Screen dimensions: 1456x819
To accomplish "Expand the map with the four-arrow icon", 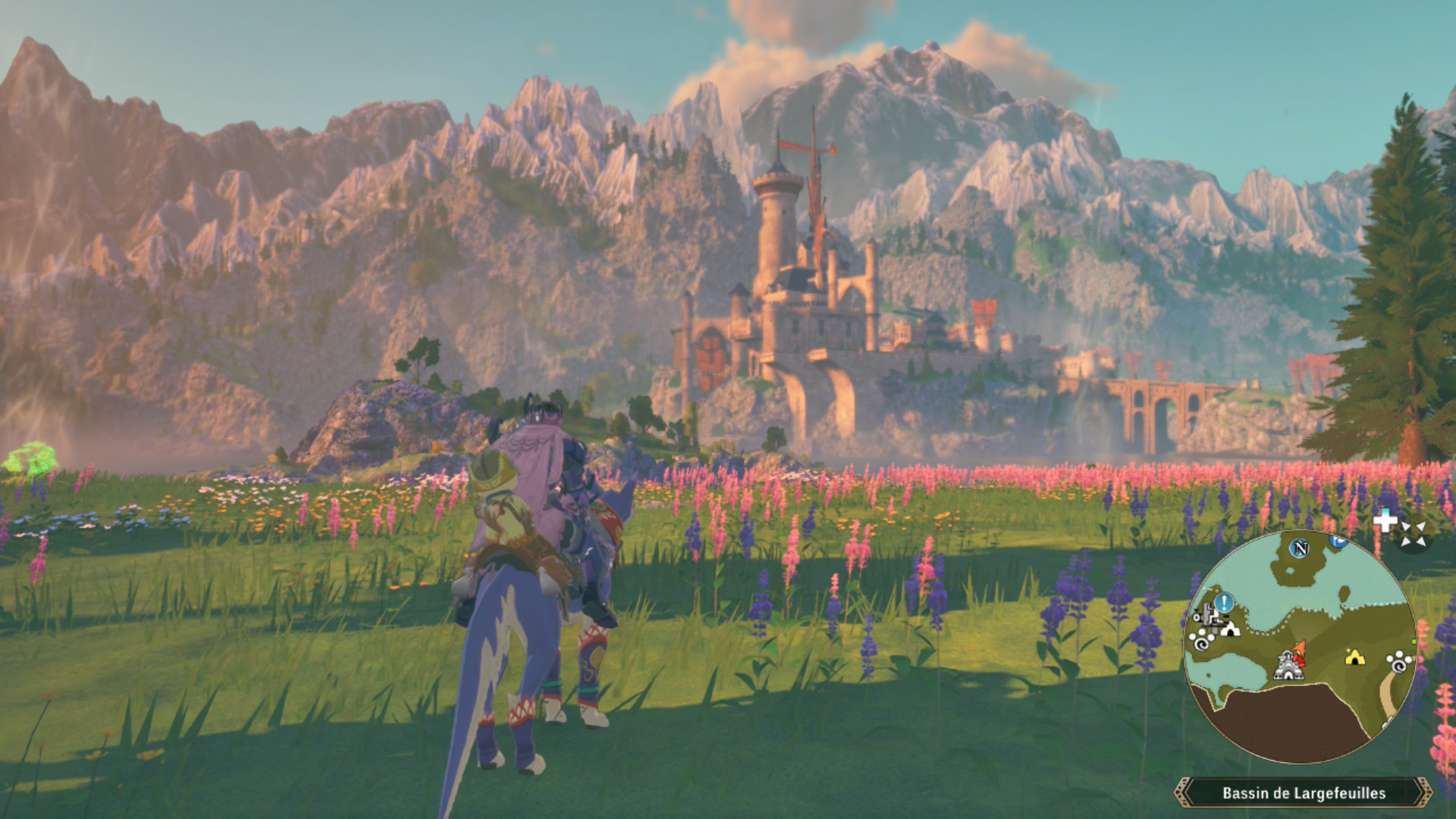I will (x=1413, y=533).
